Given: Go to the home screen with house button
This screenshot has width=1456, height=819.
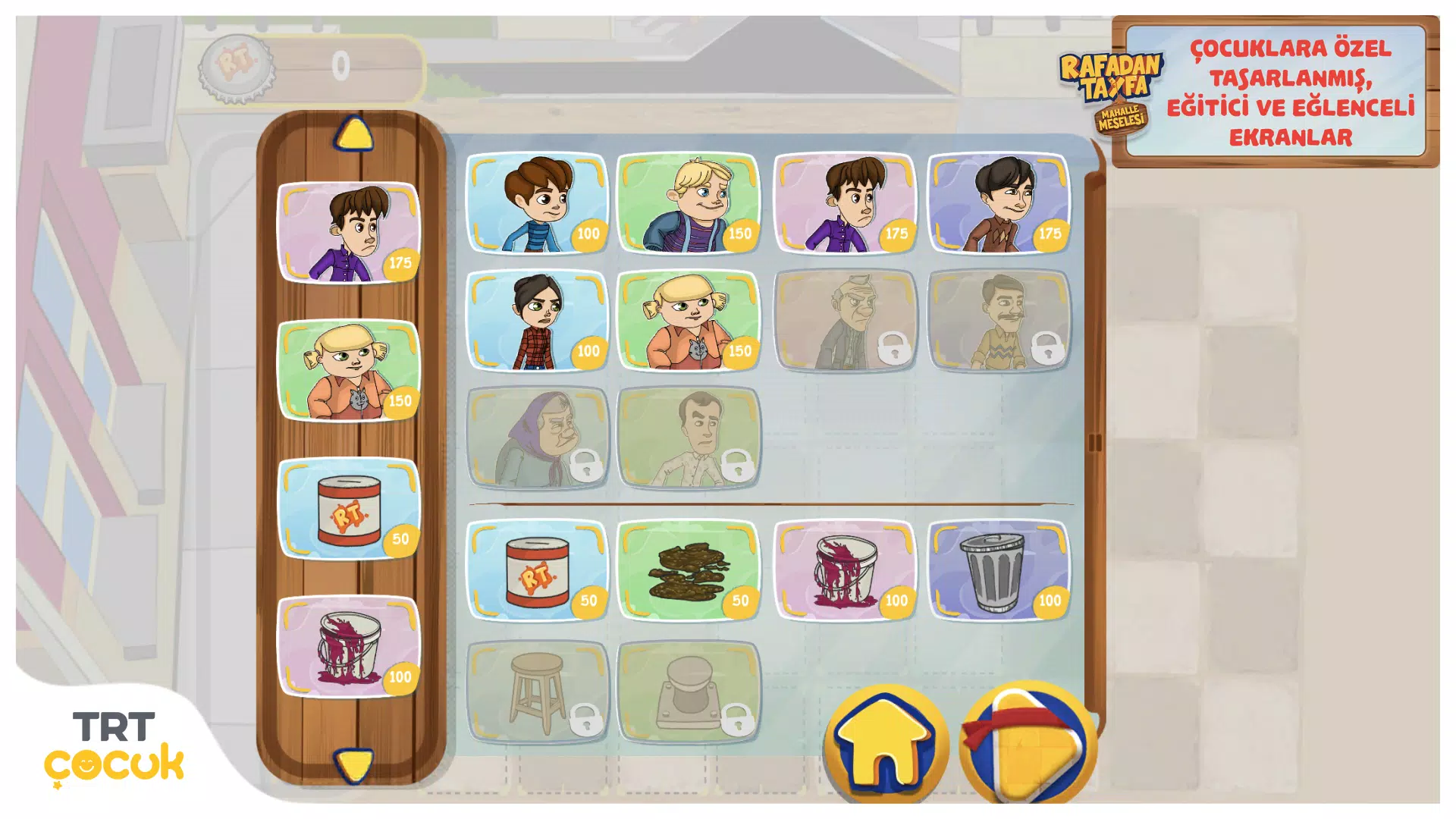Looking at the screenshot, I should coord(886,745).
